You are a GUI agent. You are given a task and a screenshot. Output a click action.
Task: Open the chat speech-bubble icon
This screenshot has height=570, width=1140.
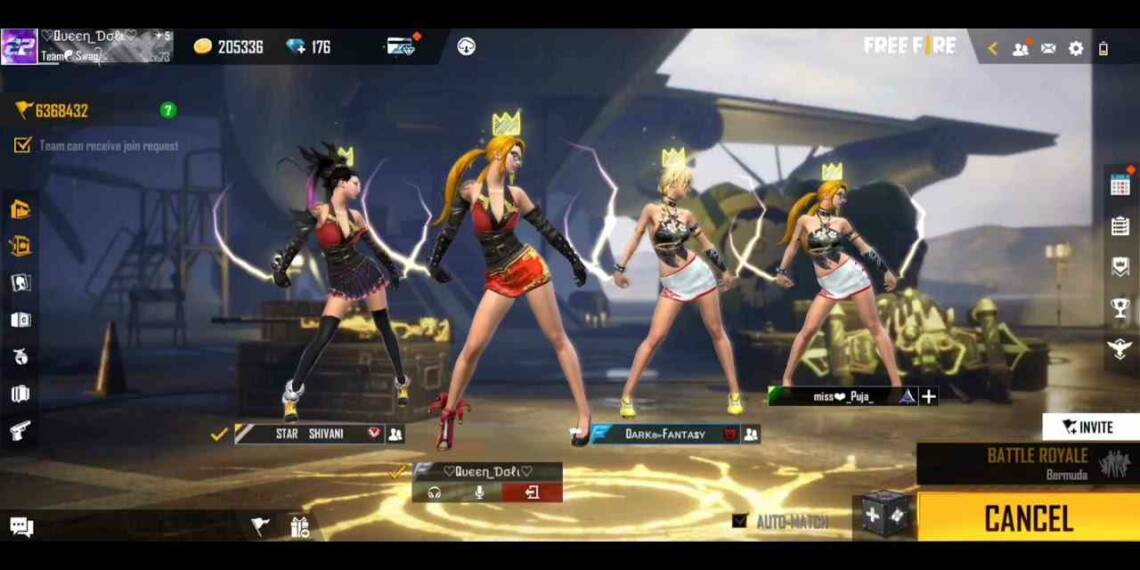pyautogui.click(x=21, y=526)
